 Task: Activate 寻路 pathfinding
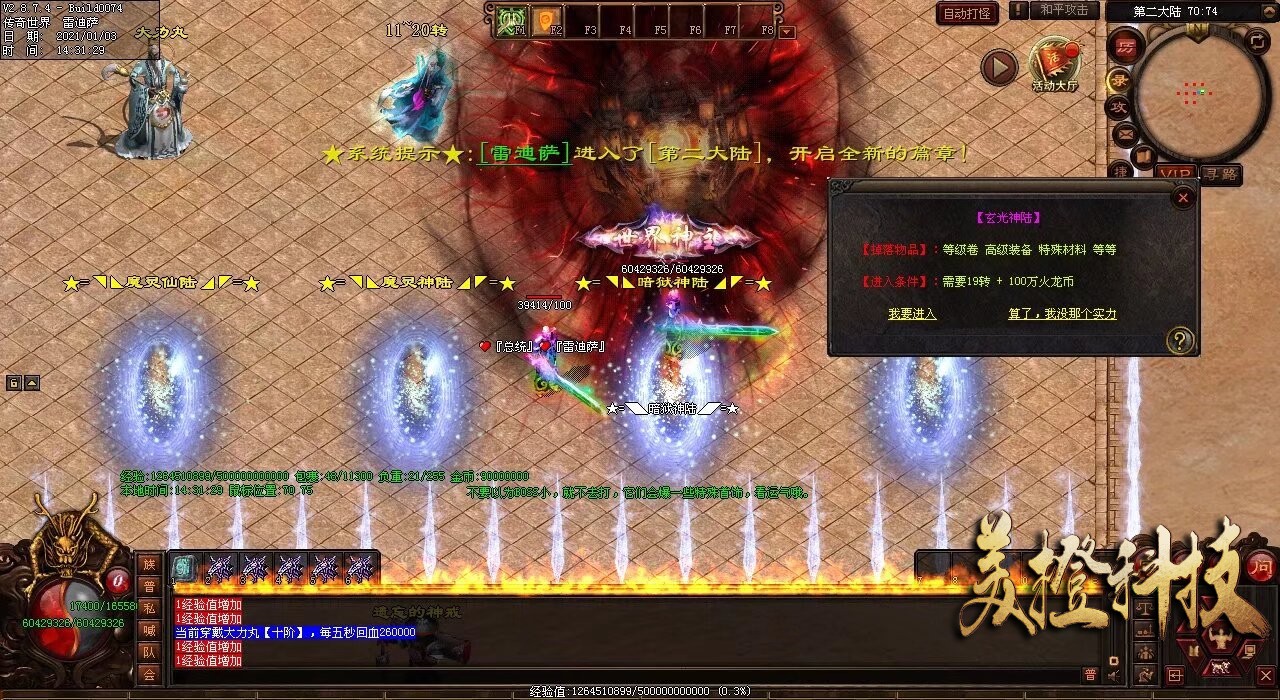pyautogui.click(x=1220, y=174)
